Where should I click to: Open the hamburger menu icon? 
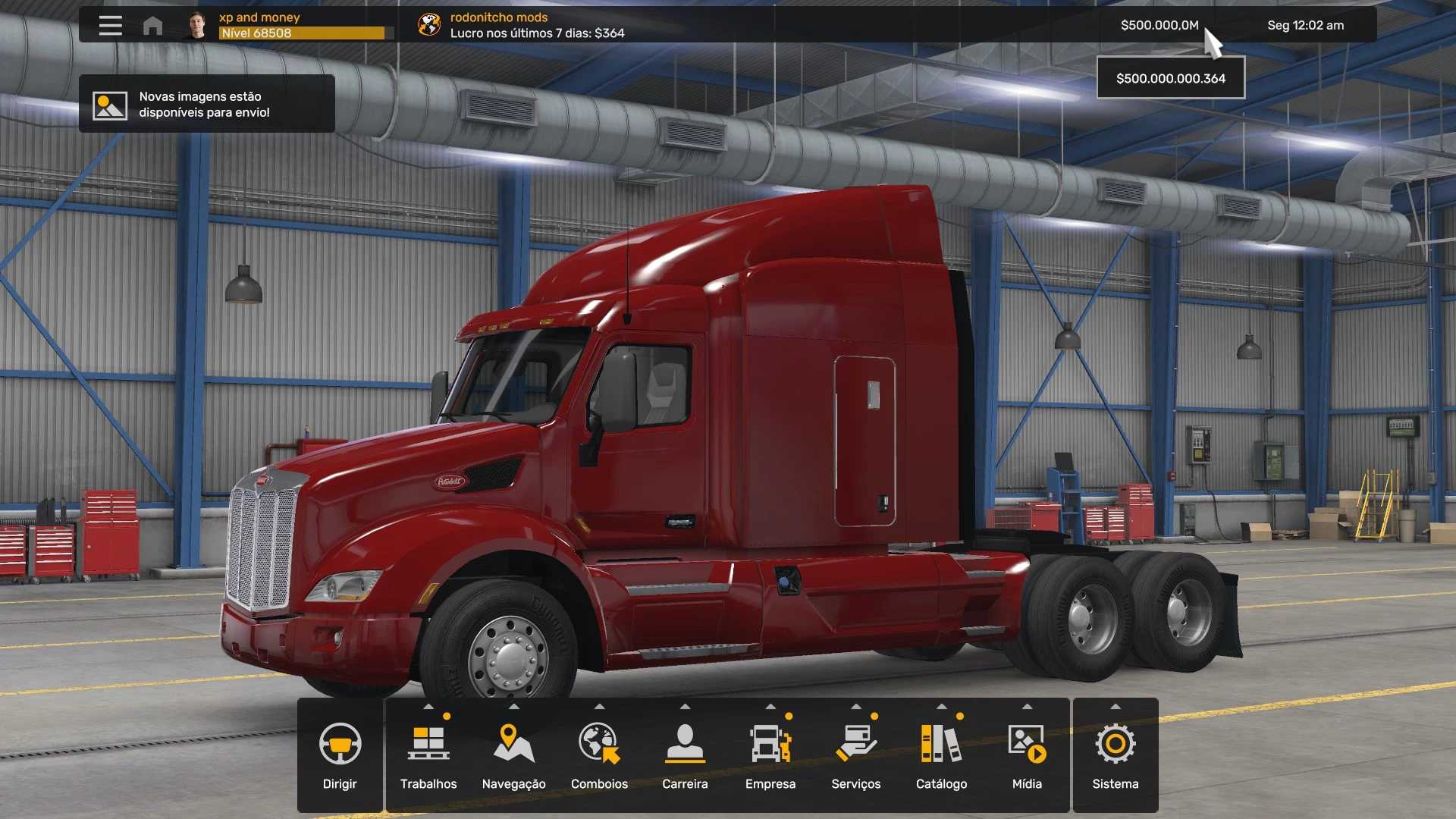click(110, 26)
